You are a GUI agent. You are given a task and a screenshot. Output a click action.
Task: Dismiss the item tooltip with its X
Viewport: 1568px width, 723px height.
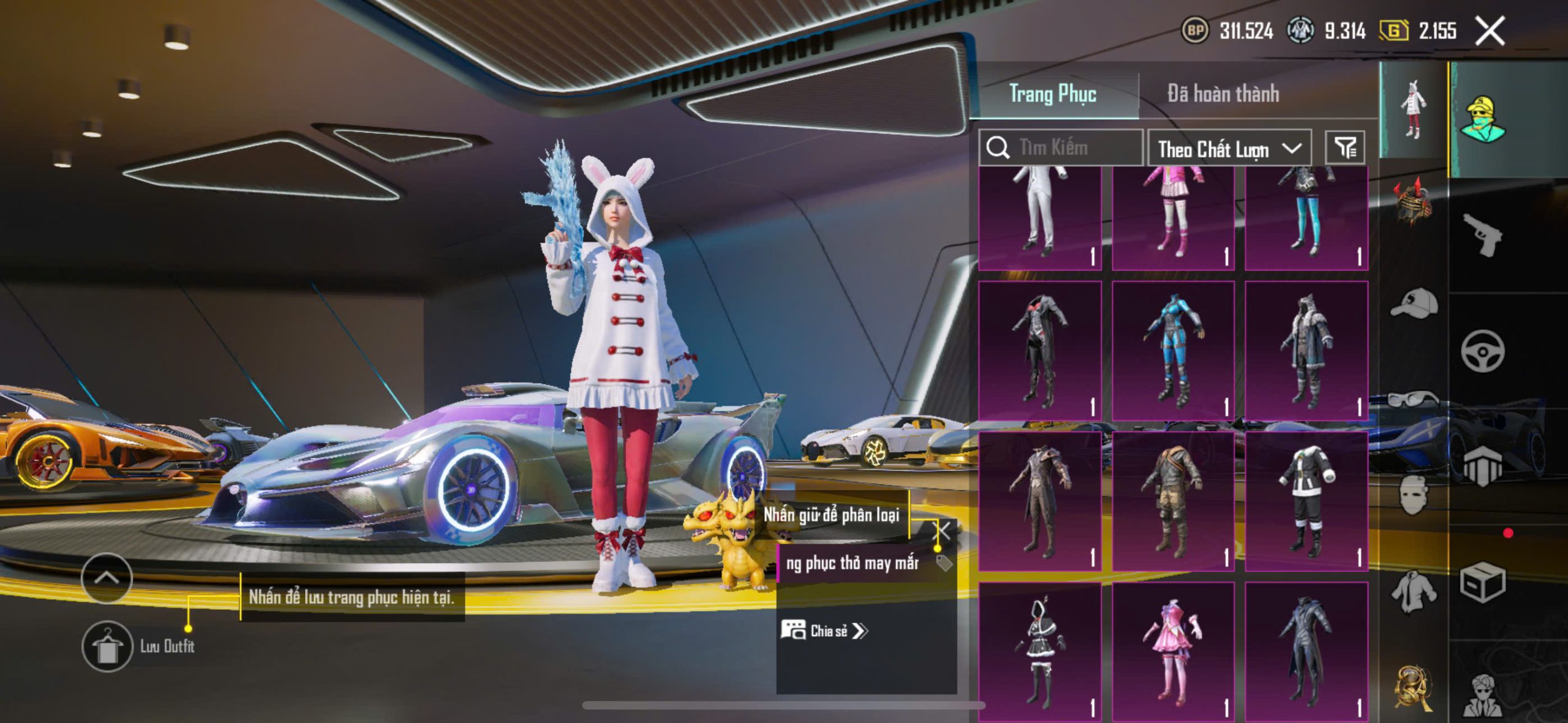point(943,531)
